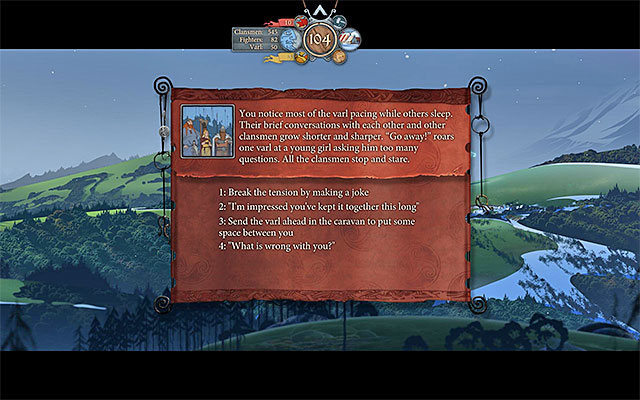
Task: Click the round day counter showing 104
Action: point(320,40)
